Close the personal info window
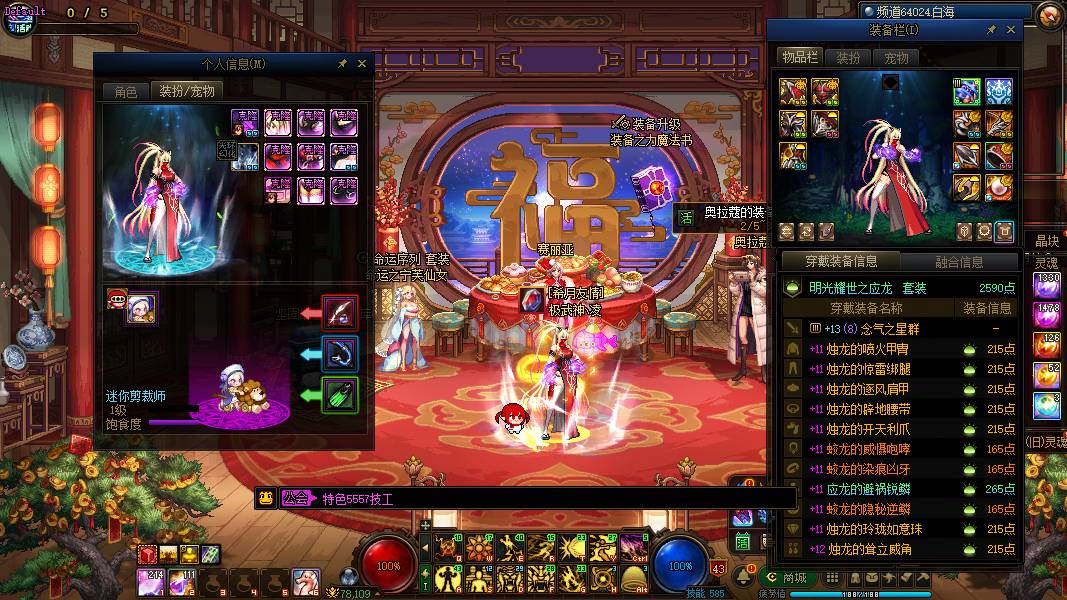Screen dimensions: 1067x600 tap(362, 63)
